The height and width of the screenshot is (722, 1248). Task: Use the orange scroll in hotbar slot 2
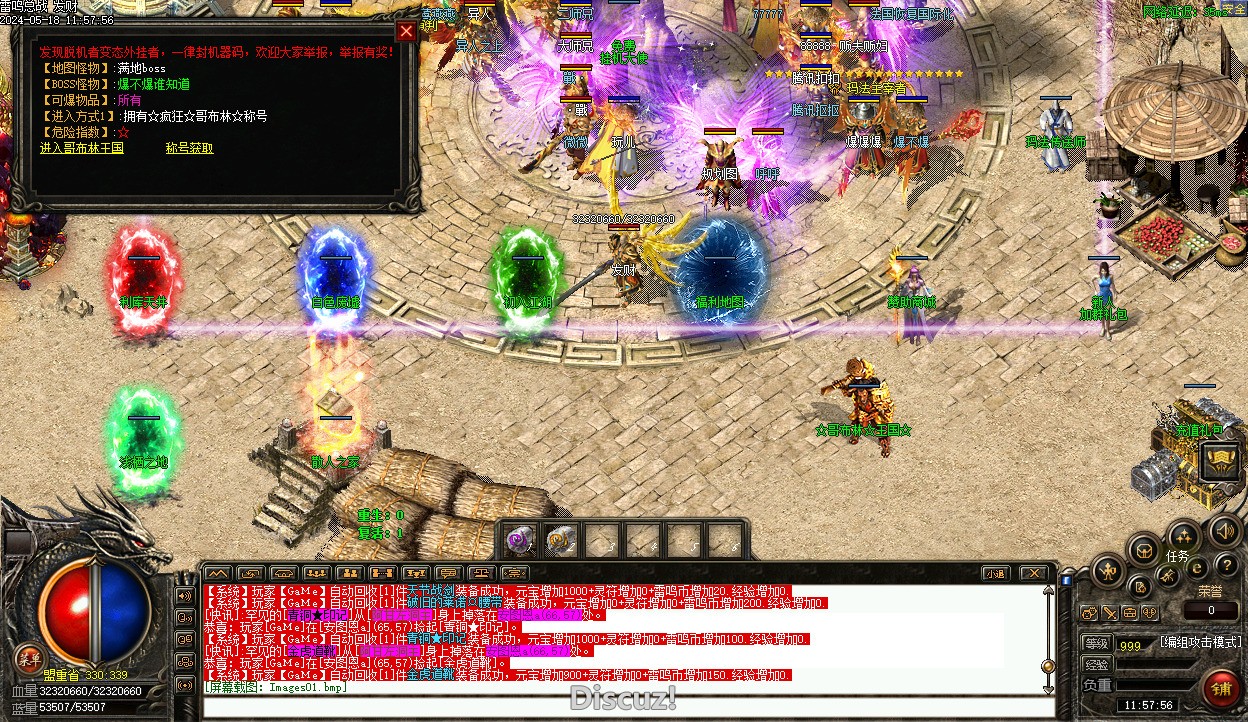tap(560, 540)
